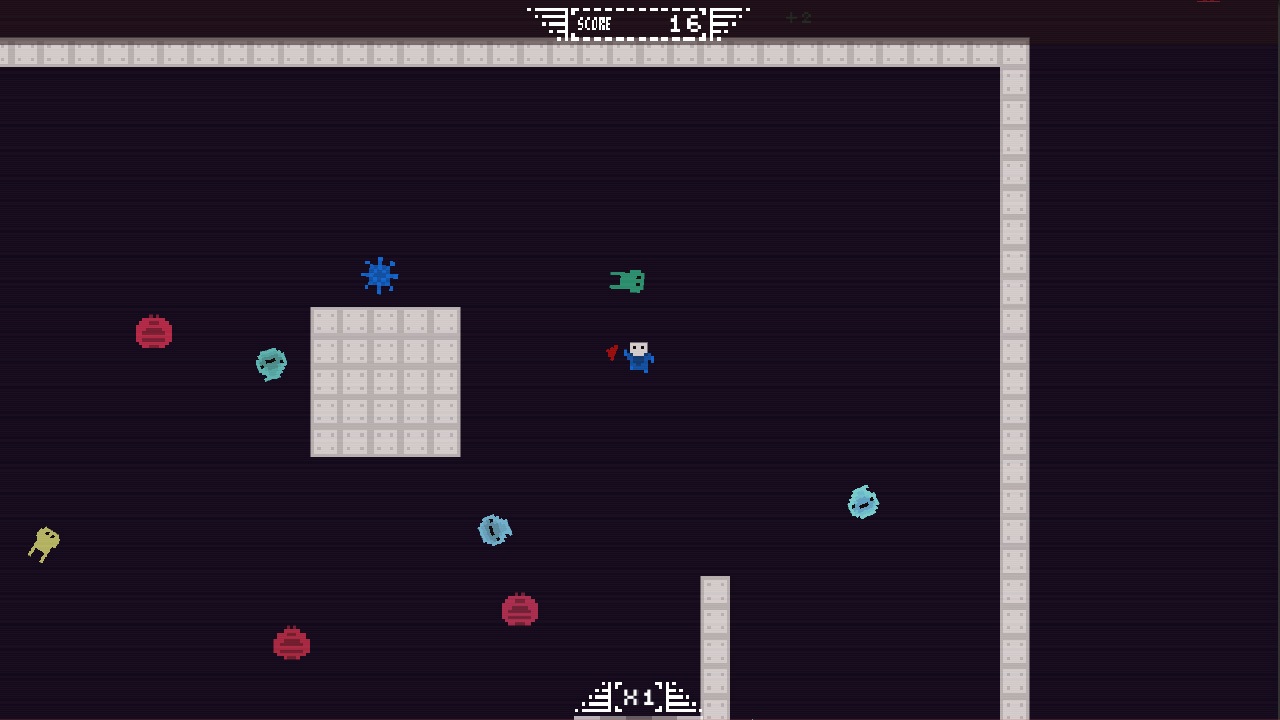Click the small red flag beside the player
Image resolution: width=1280 pixels, height=720 pixels.
tap(613, 353)
